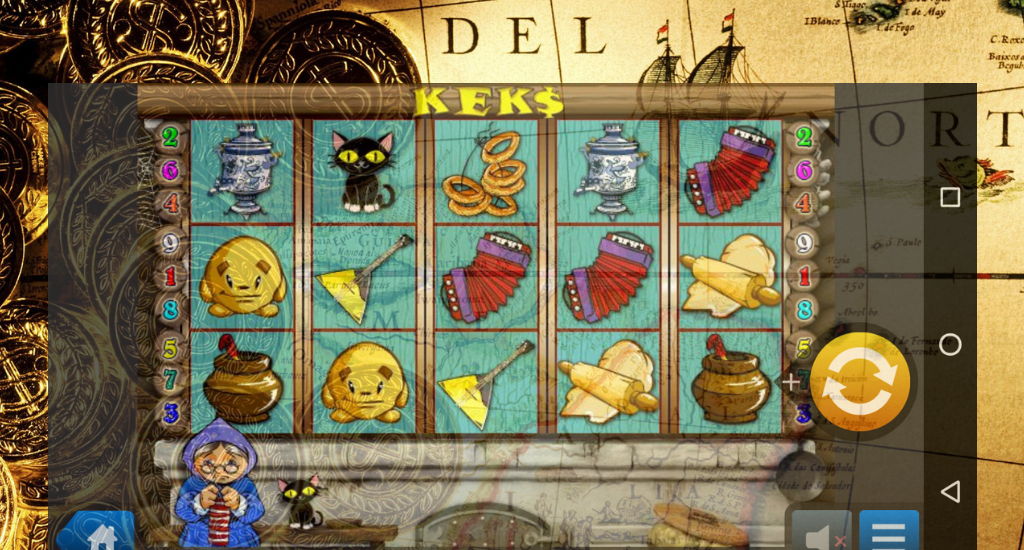Return home via the blue house button
Viewport: 1024px width, 550px height.
97,533
